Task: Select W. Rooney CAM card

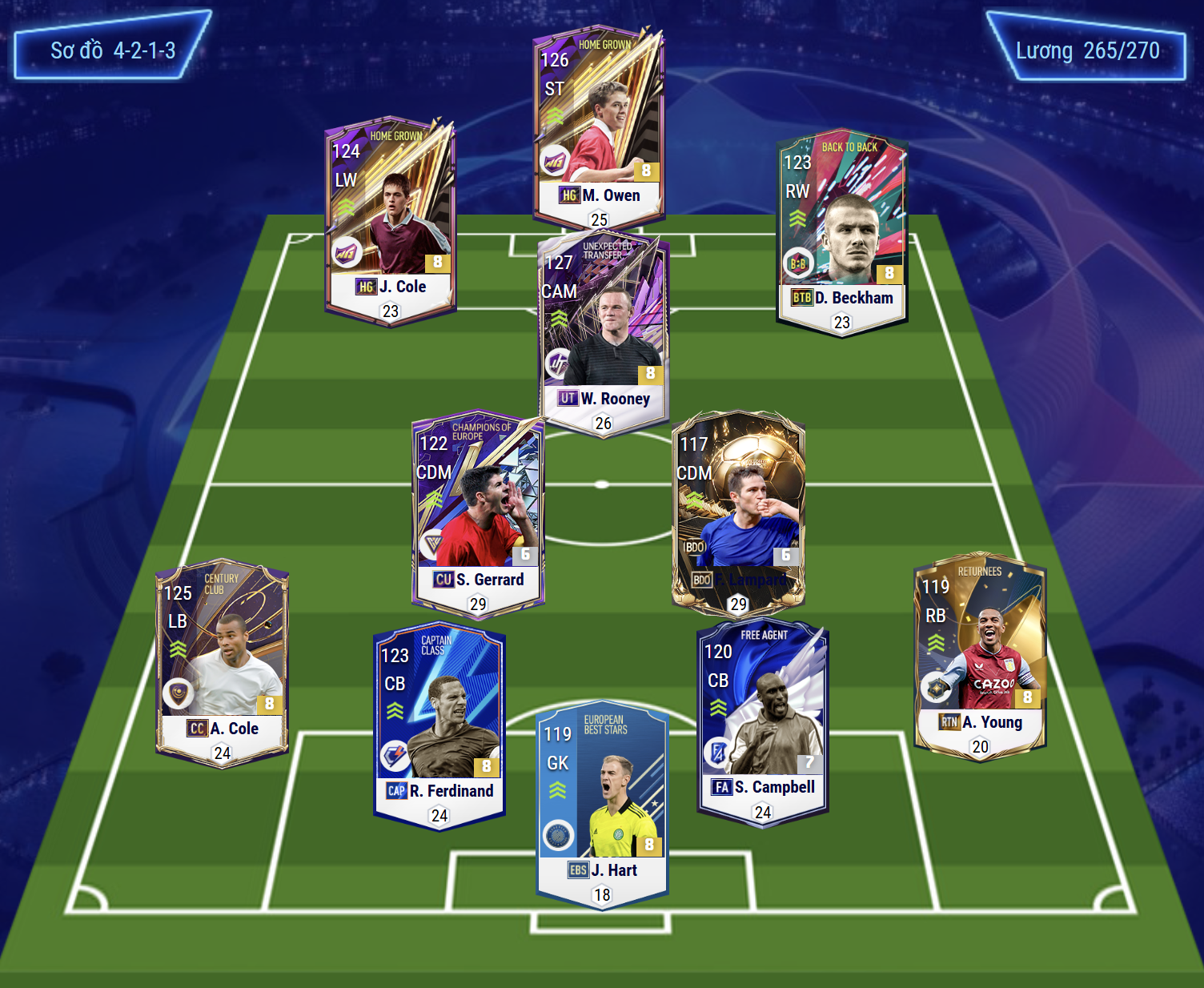Action: click(603, 333)
